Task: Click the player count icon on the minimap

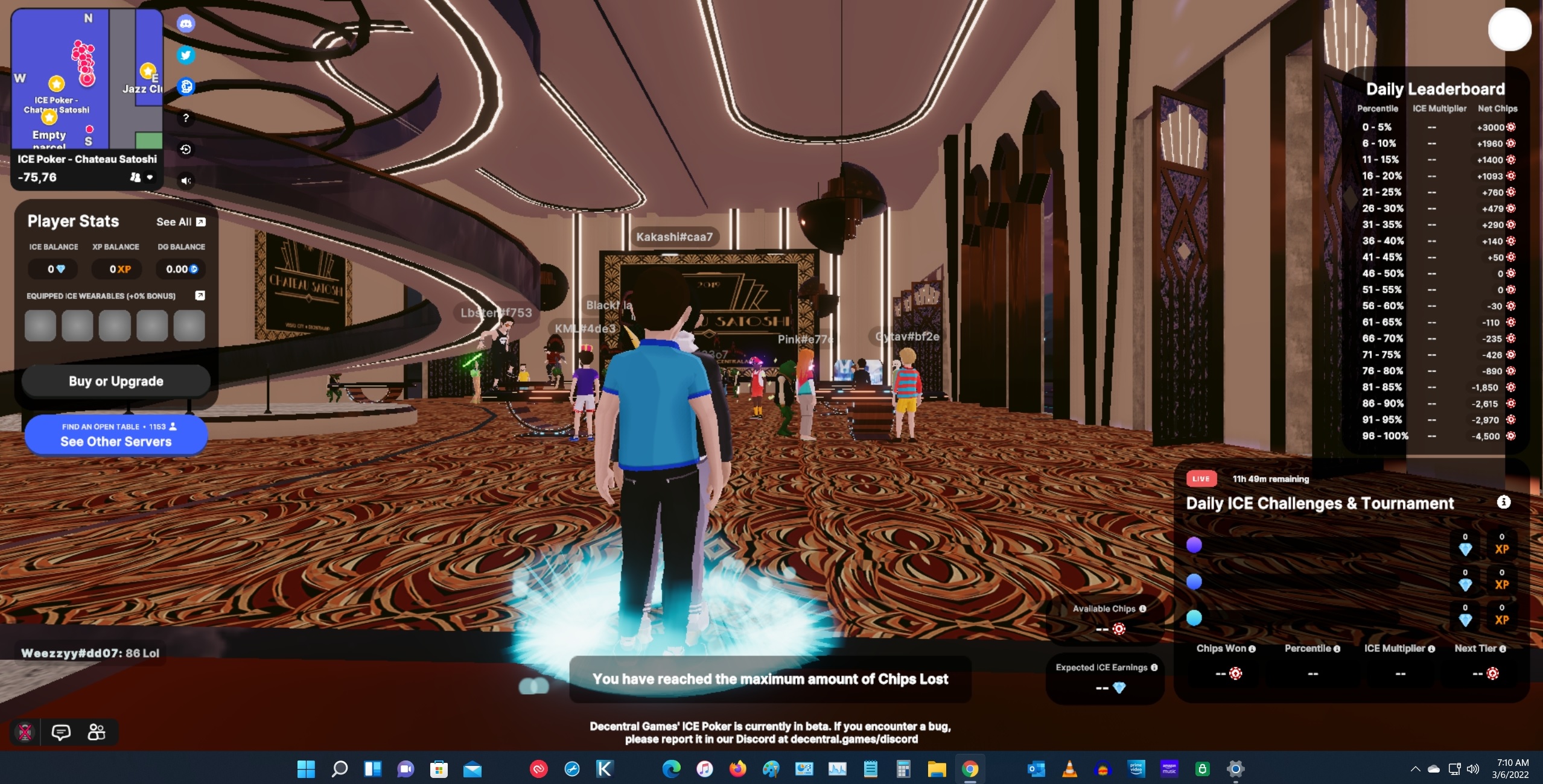Action: [x=135, y=178]
